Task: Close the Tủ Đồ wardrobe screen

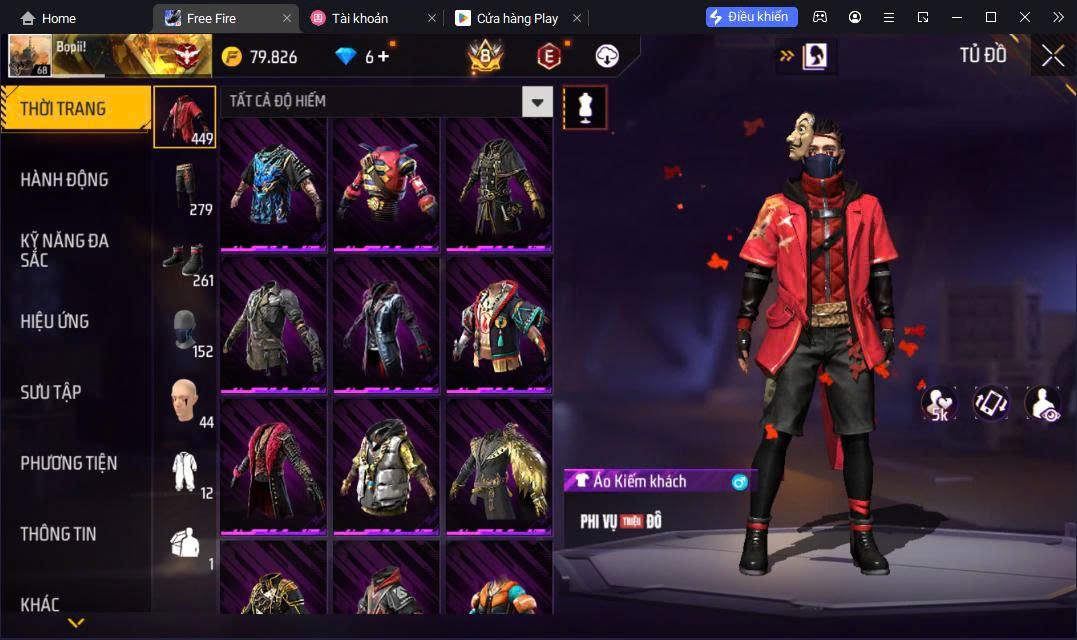Action: click(1052, 56)
